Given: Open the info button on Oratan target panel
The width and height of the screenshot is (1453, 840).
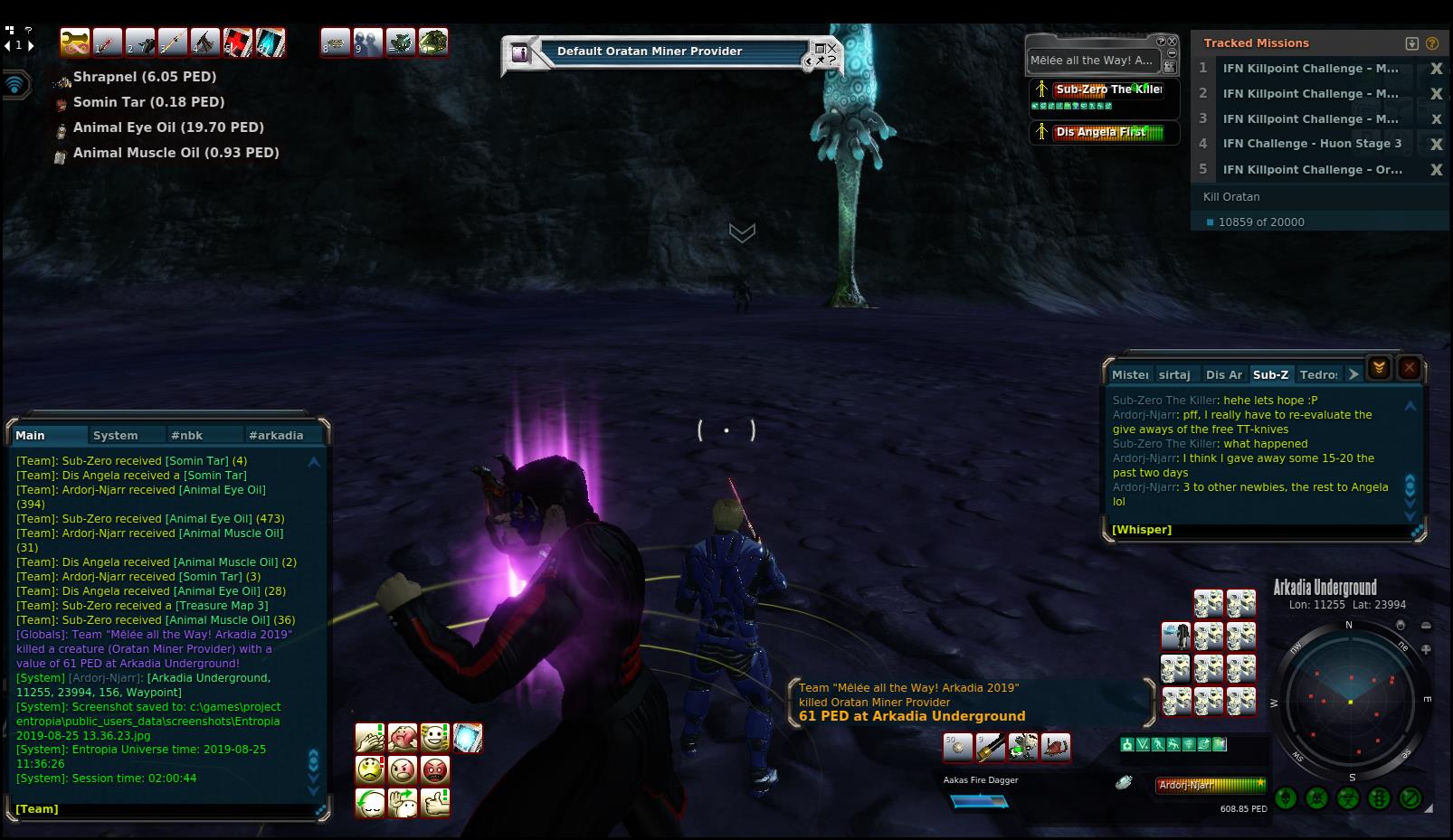Looking at the screenshot, I should pos(519,53).
